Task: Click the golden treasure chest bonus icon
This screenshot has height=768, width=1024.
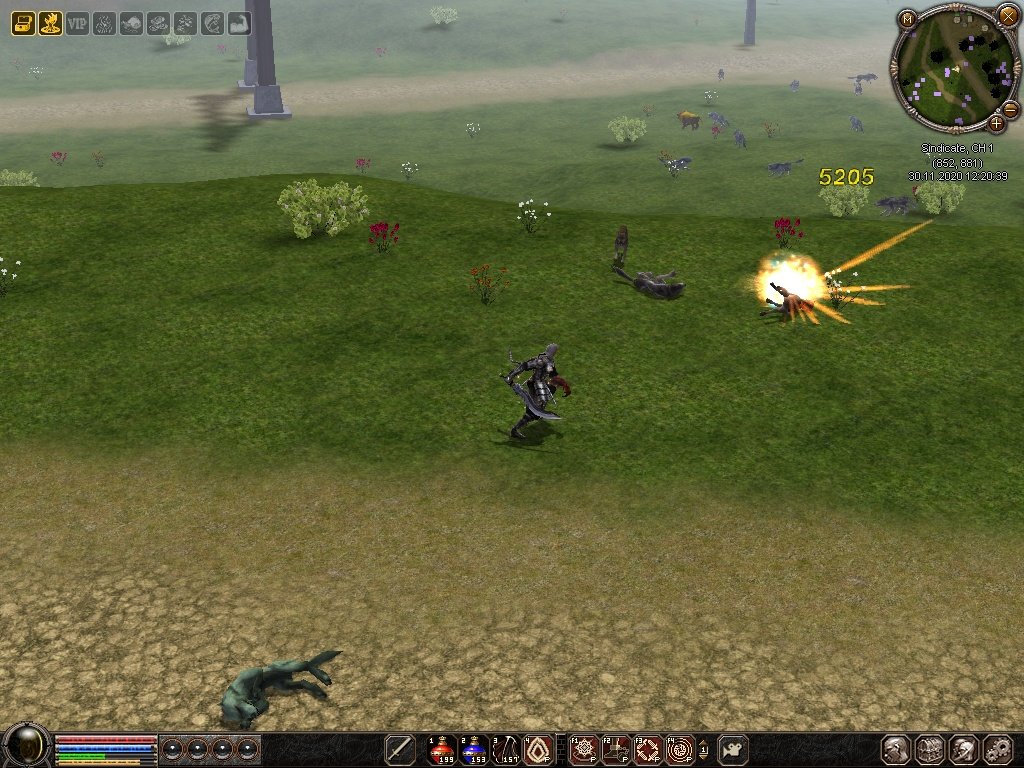Action: point(23,23)
